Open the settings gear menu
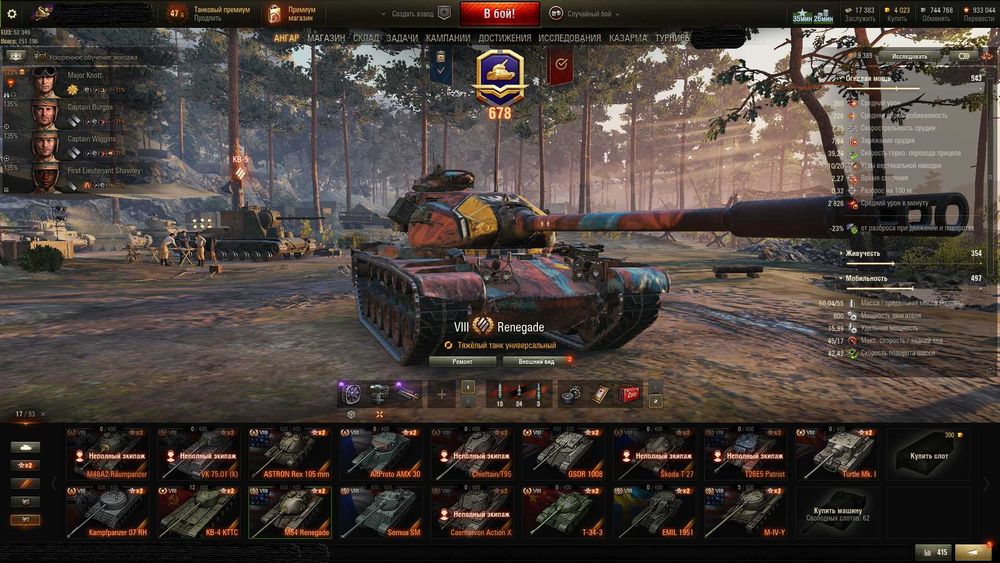The image size is (1000, 563). coord(12,14)
